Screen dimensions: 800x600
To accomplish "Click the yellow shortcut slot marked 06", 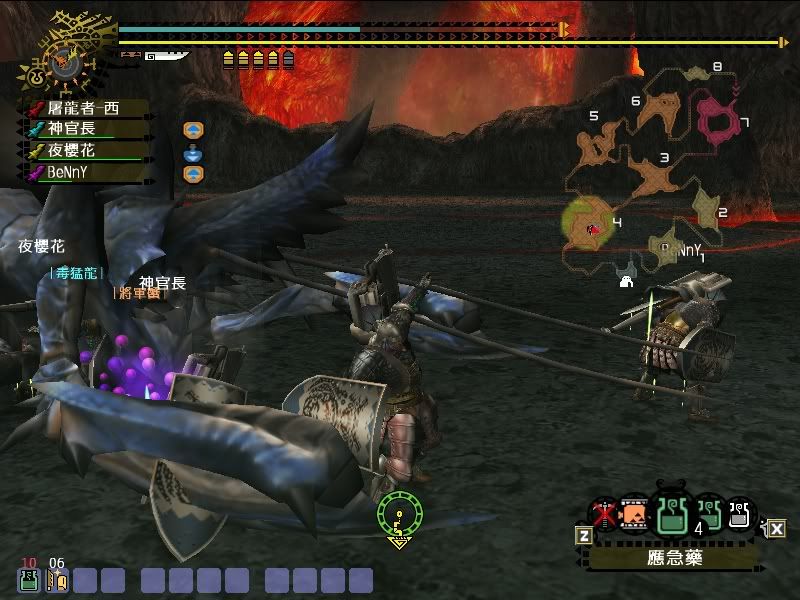I will pyautogui.click(x=56, y=579).
